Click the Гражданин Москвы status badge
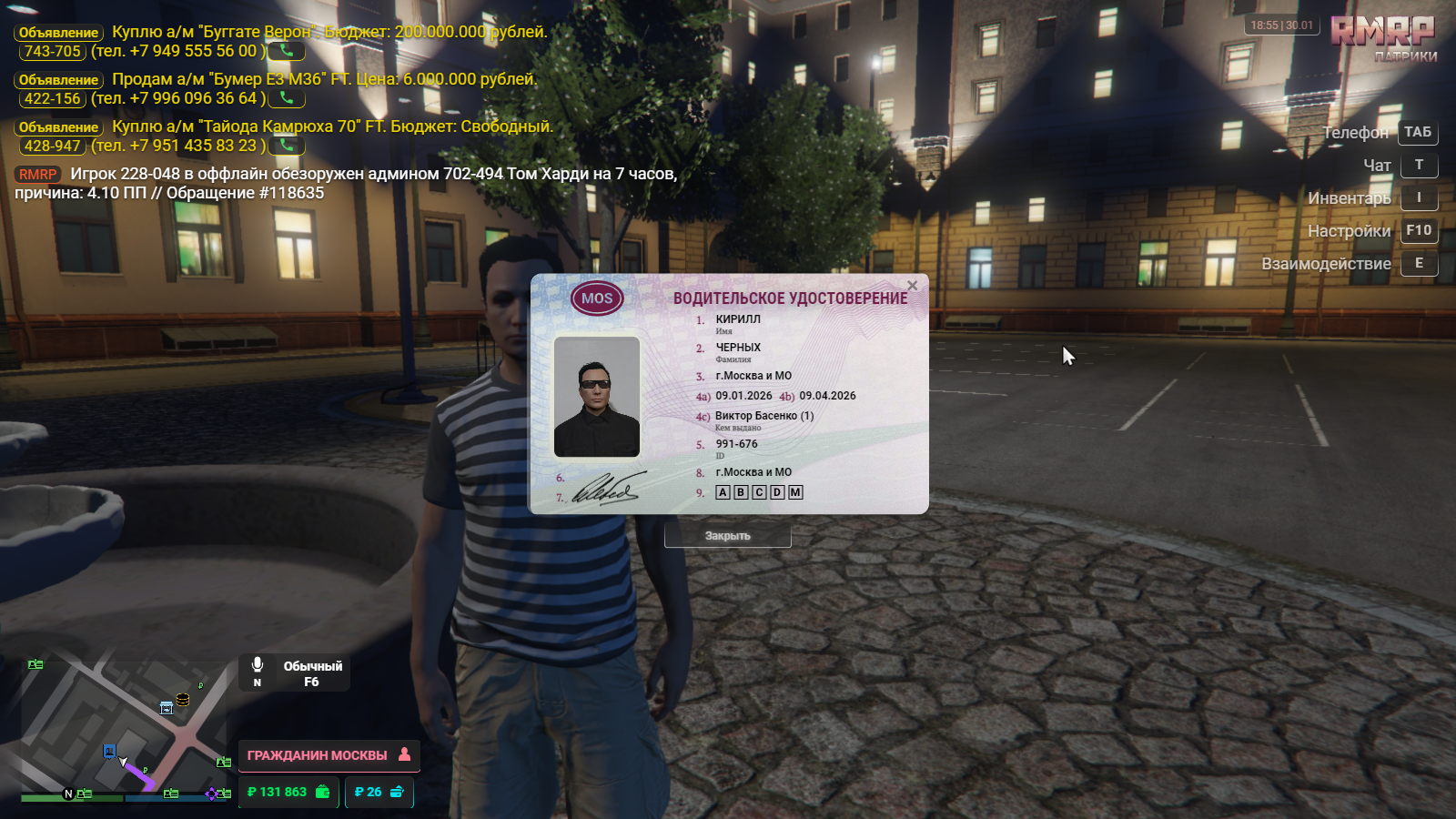Viewport: 1456px width, 819px height. [x=329, y=755]
